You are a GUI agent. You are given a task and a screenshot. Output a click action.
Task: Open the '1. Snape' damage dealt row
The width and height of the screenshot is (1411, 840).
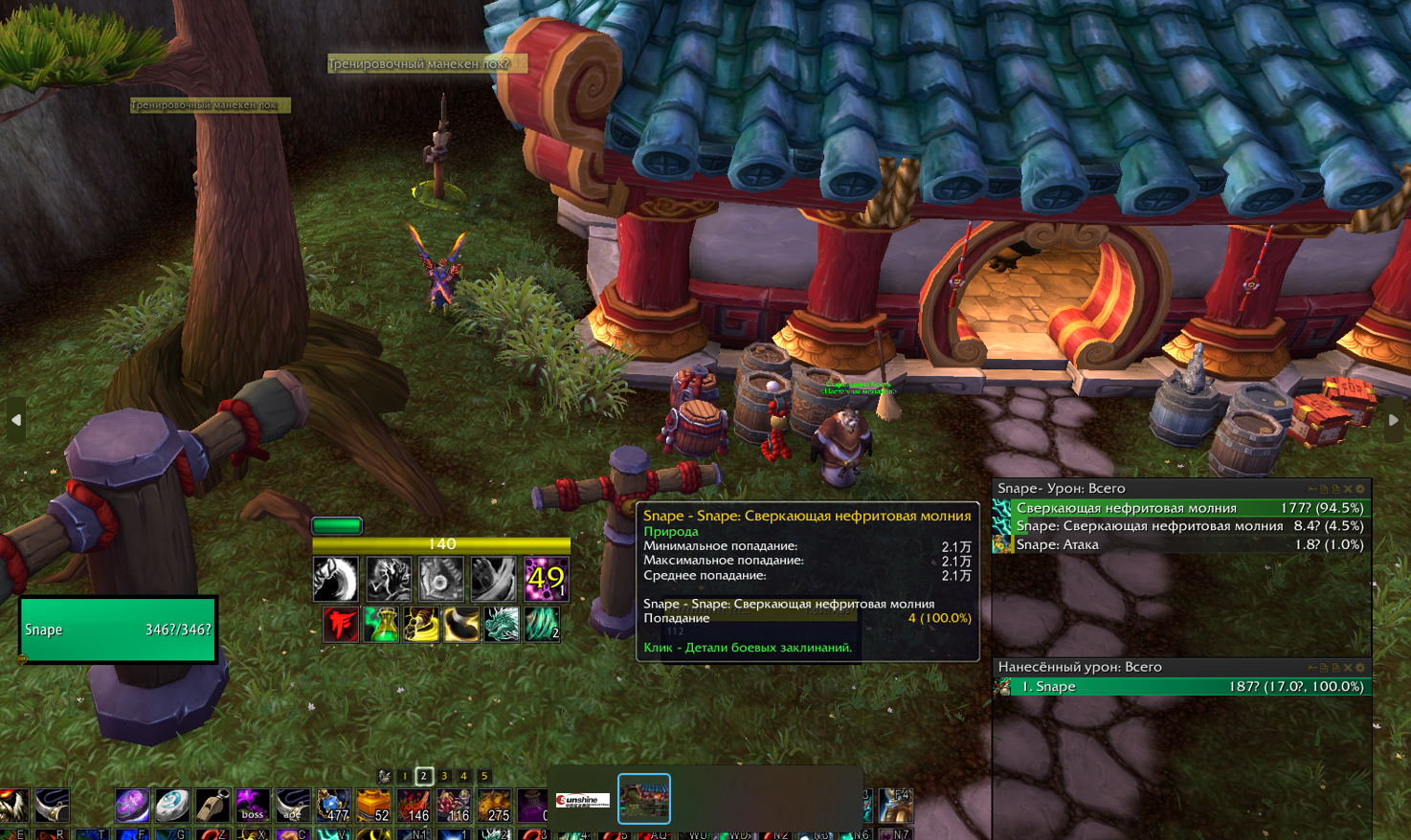[x=1182, y=687]
